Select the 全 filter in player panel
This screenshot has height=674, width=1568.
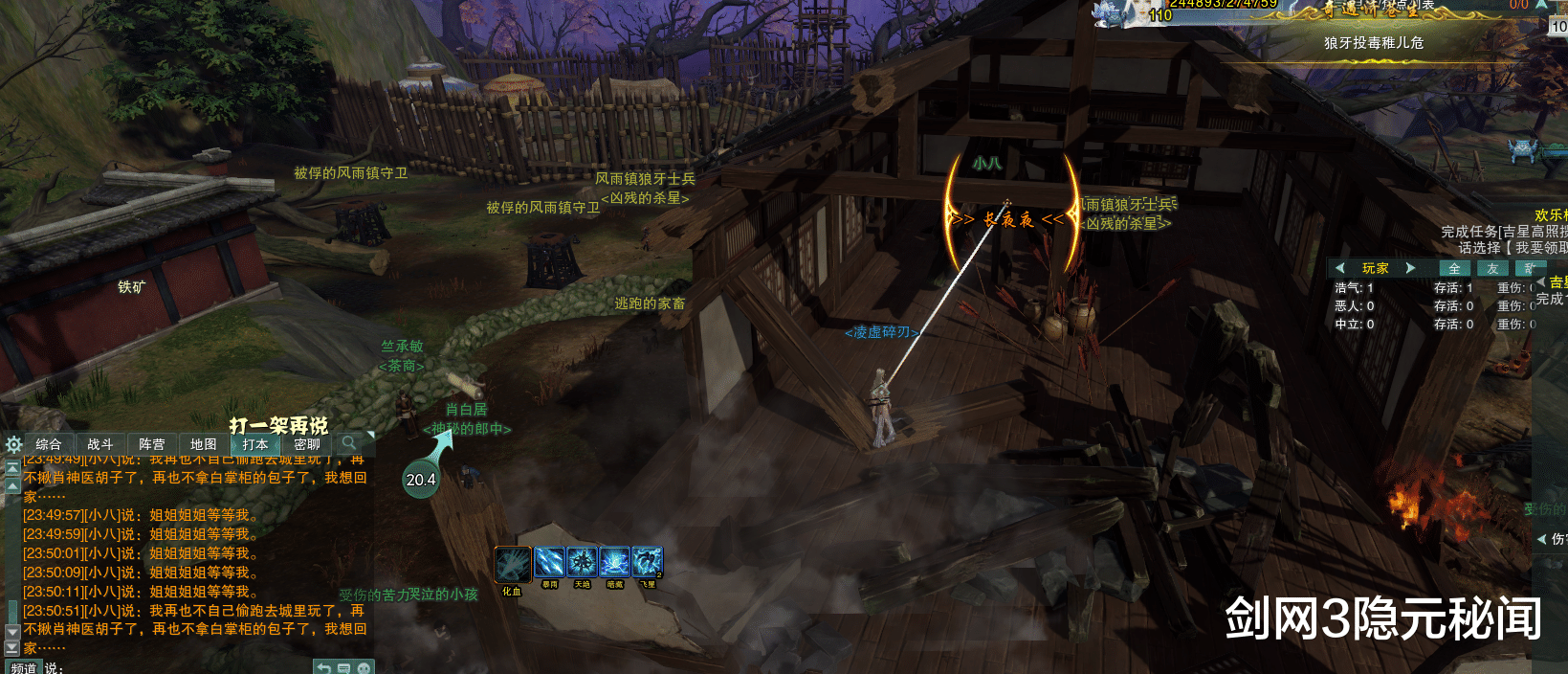point(1454,269)
